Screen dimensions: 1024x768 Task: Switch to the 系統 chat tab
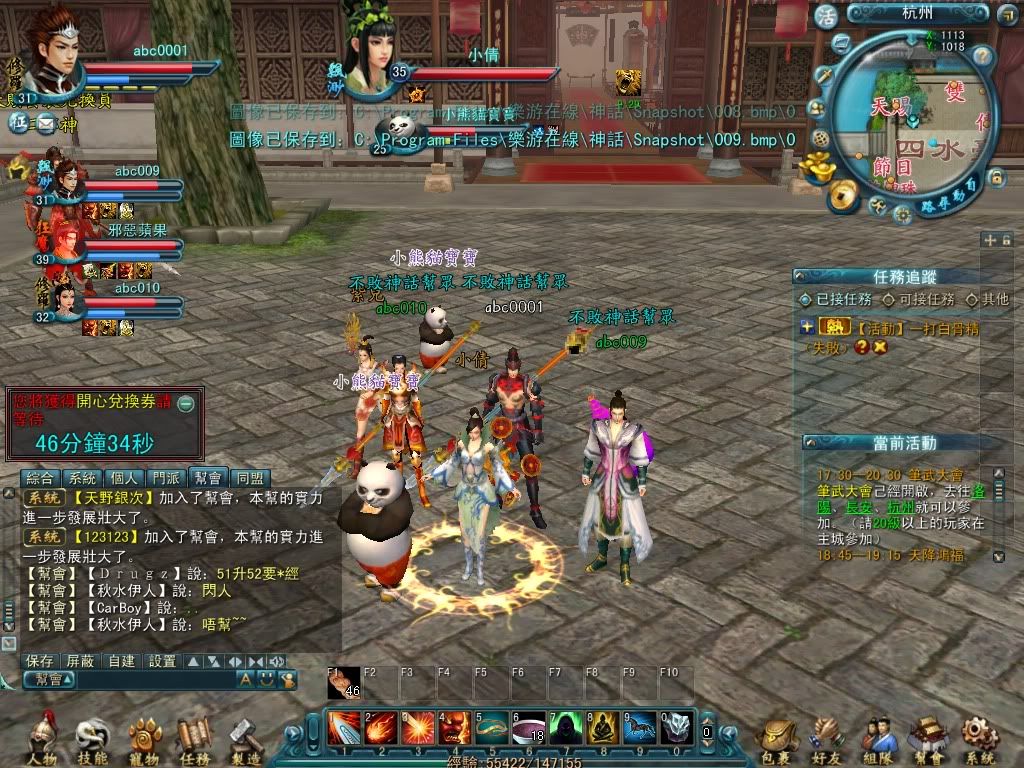[x=83, y=478]
